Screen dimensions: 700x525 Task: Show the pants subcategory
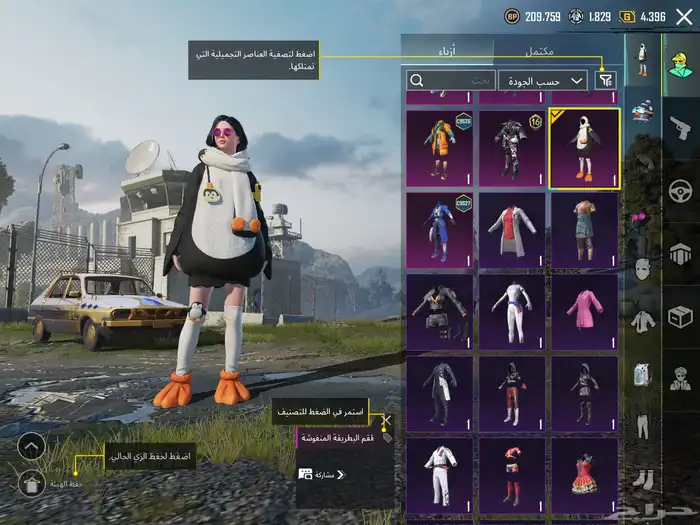pos(643,427)
